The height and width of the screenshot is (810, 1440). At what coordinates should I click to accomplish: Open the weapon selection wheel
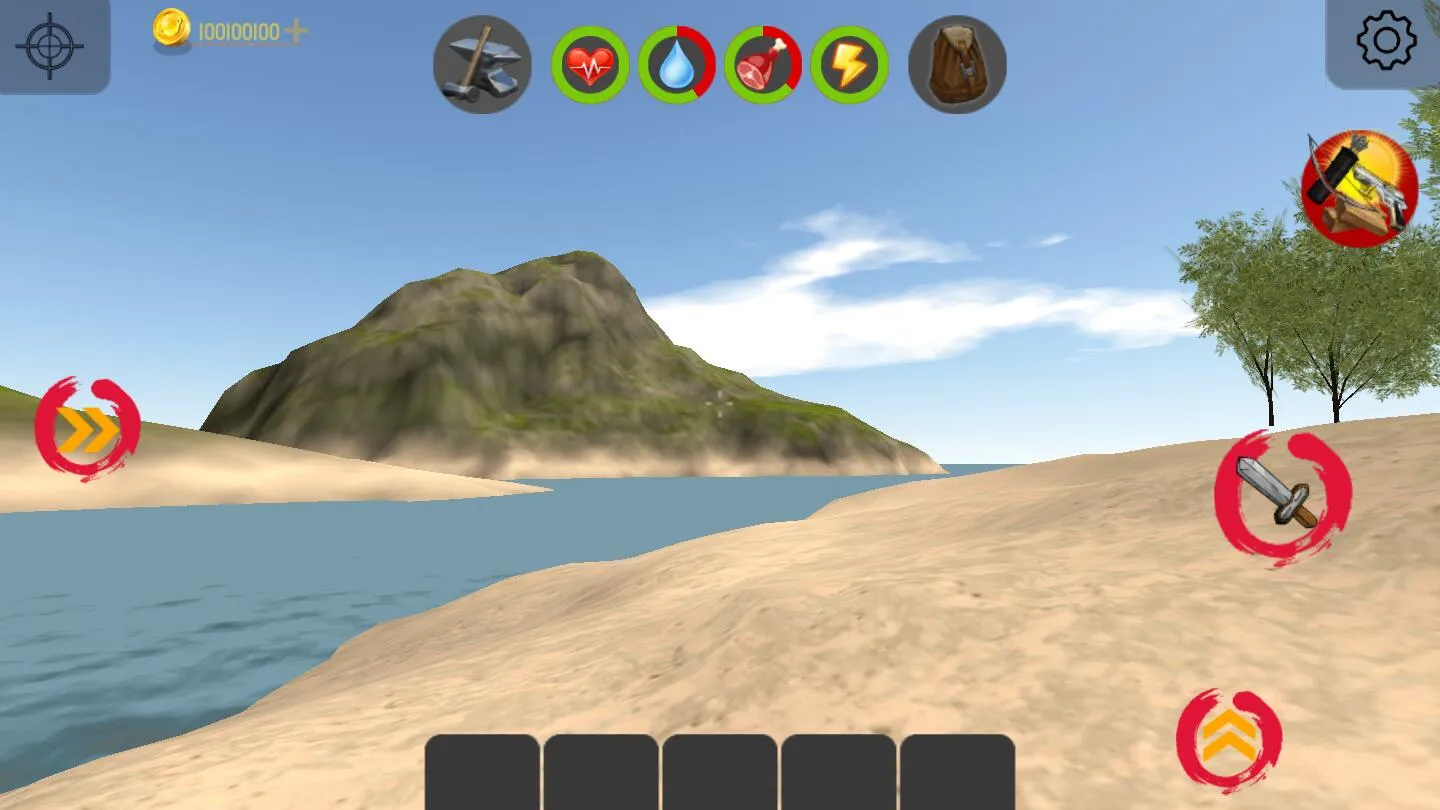click(x=1360, y=188)
